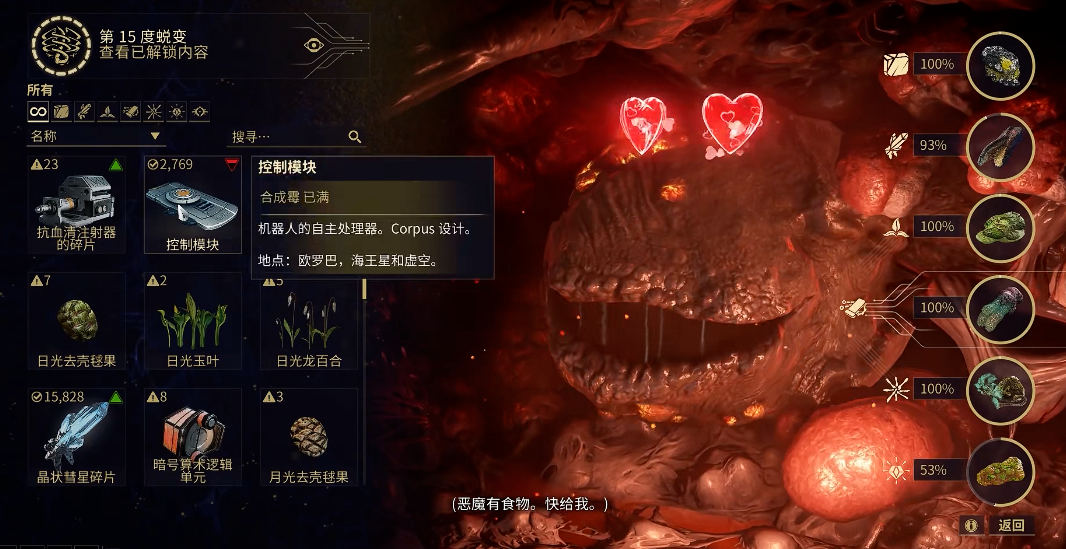Select the 晶状彗星碎片 item
The height and width of the screenshot is (549, 1066).
77,438
